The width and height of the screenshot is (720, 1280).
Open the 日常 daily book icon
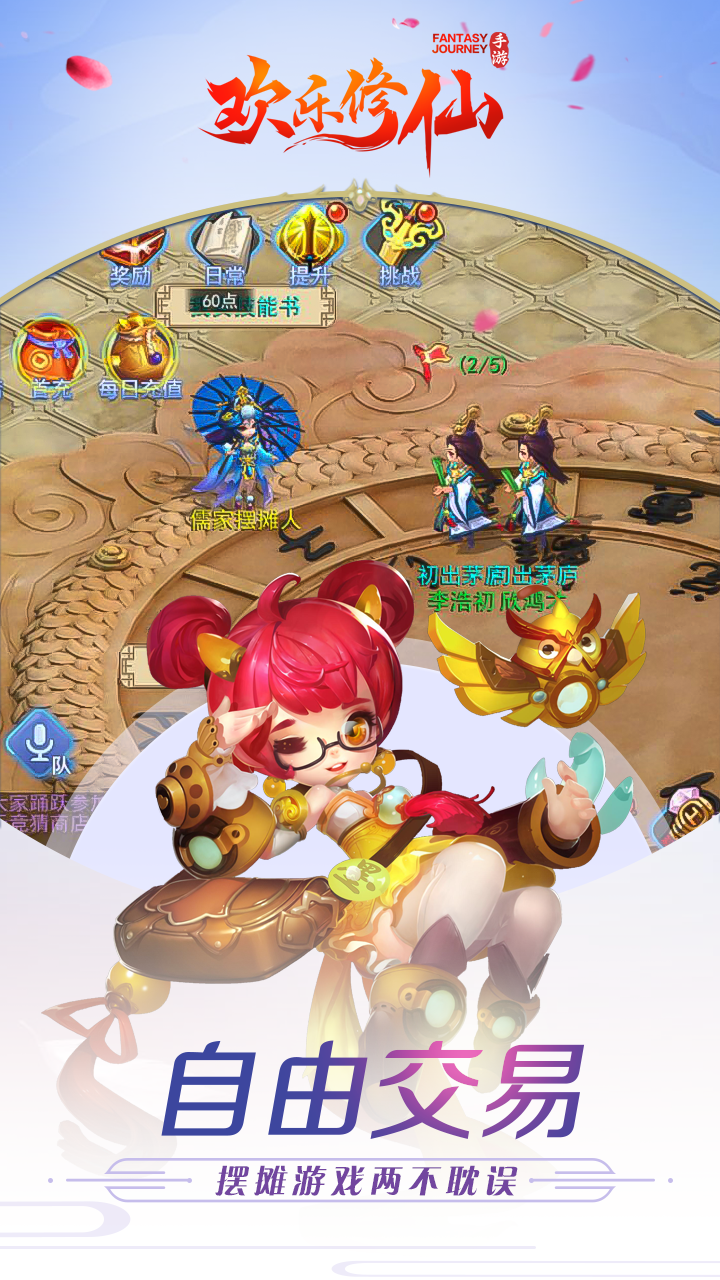(224, 244)
